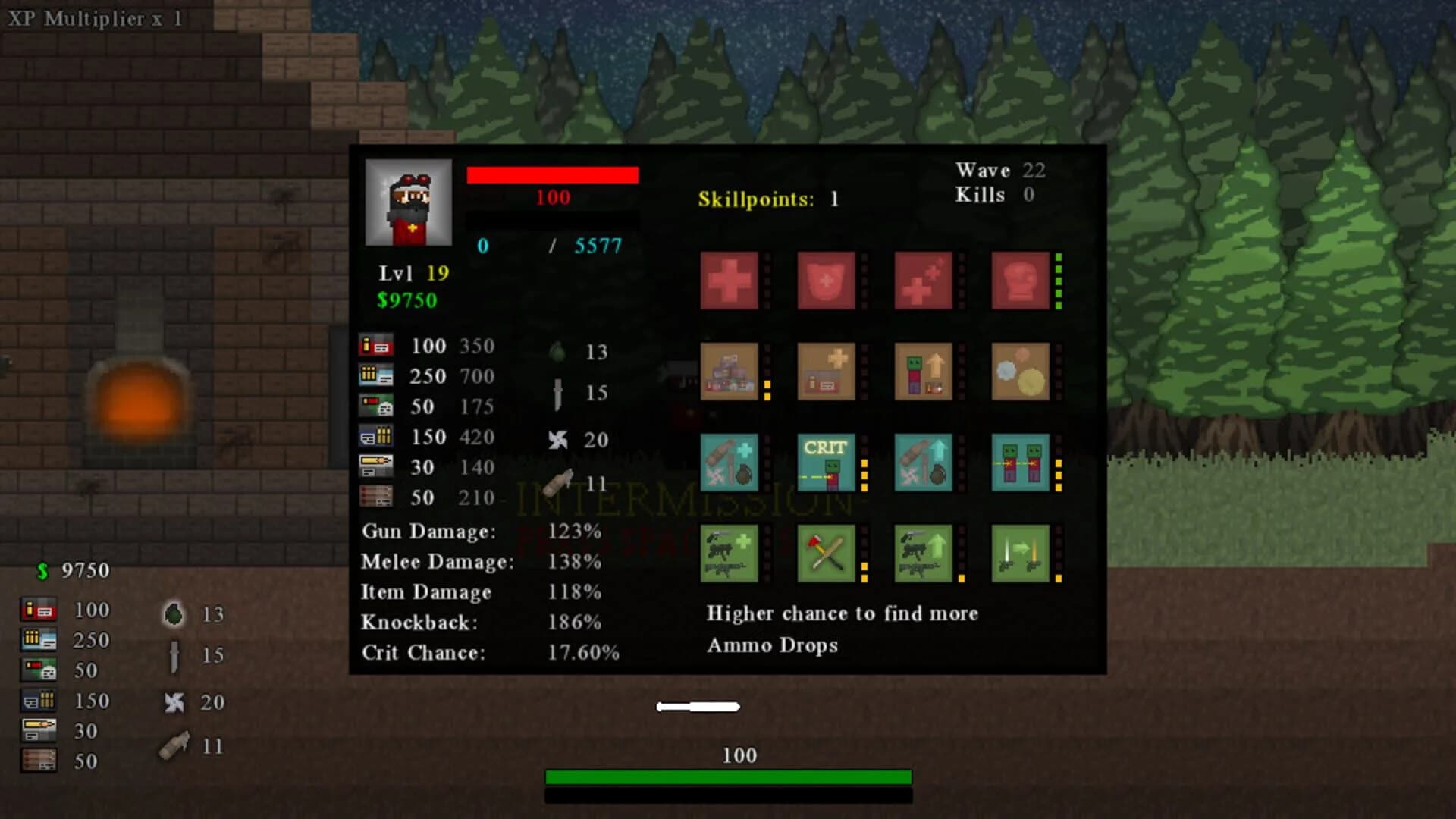Select the gun damage upgrade skill
This screenshot has width=1456, height=819.
(924, 554)
